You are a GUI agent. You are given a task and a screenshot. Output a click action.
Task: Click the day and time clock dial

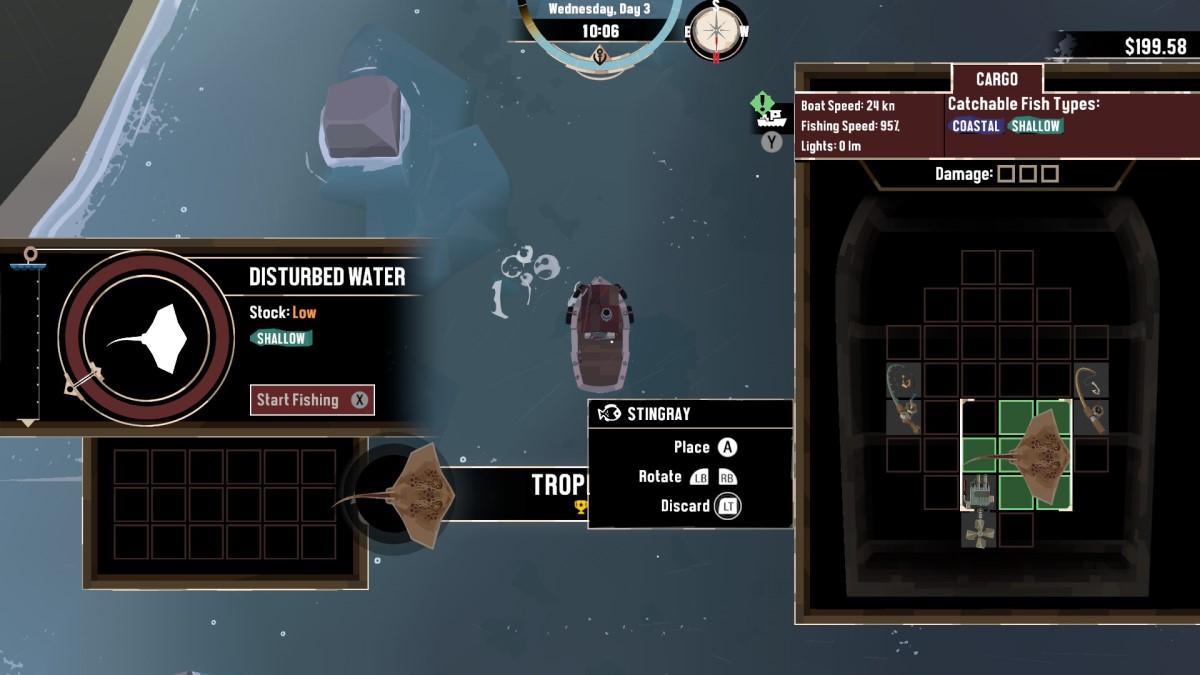point(598,30)
